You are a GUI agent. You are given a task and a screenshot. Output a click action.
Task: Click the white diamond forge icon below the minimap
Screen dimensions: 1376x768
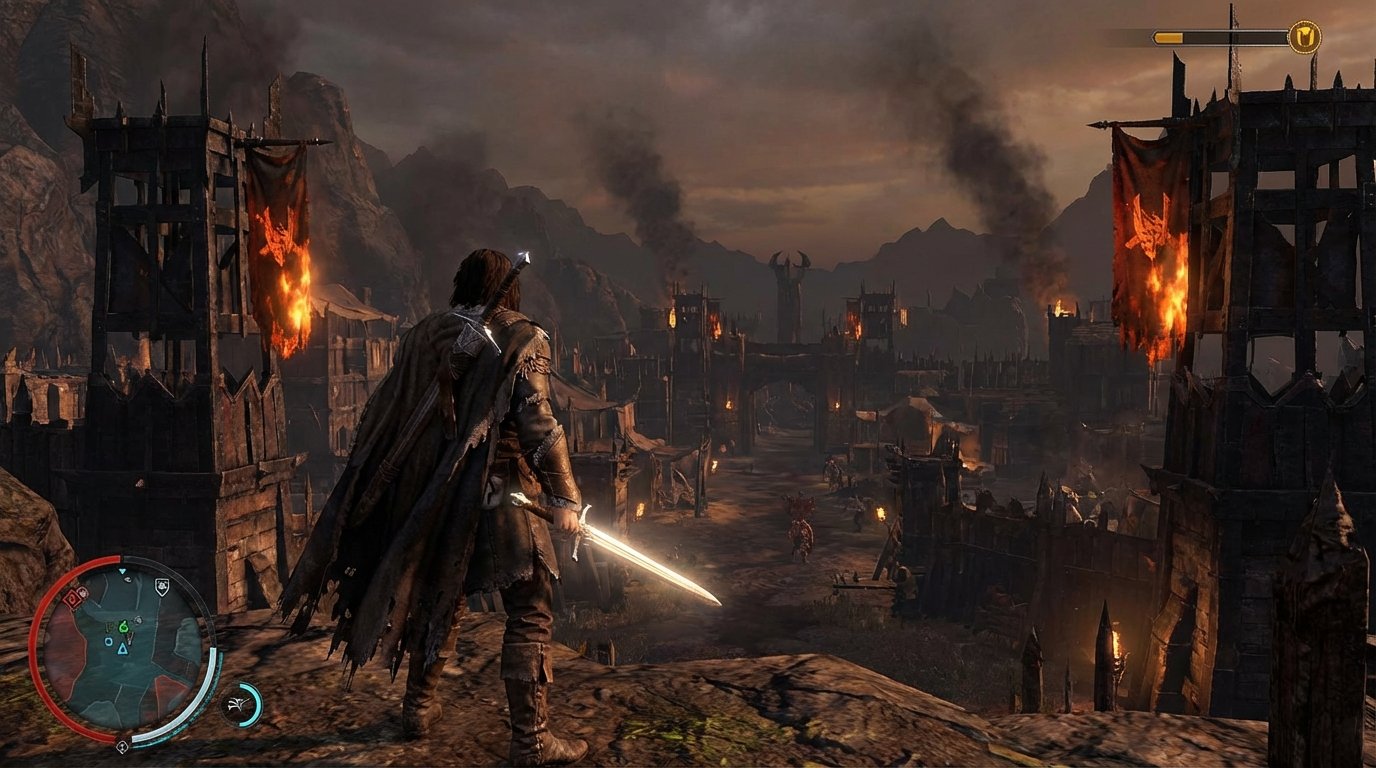click(x=122, y=746)
